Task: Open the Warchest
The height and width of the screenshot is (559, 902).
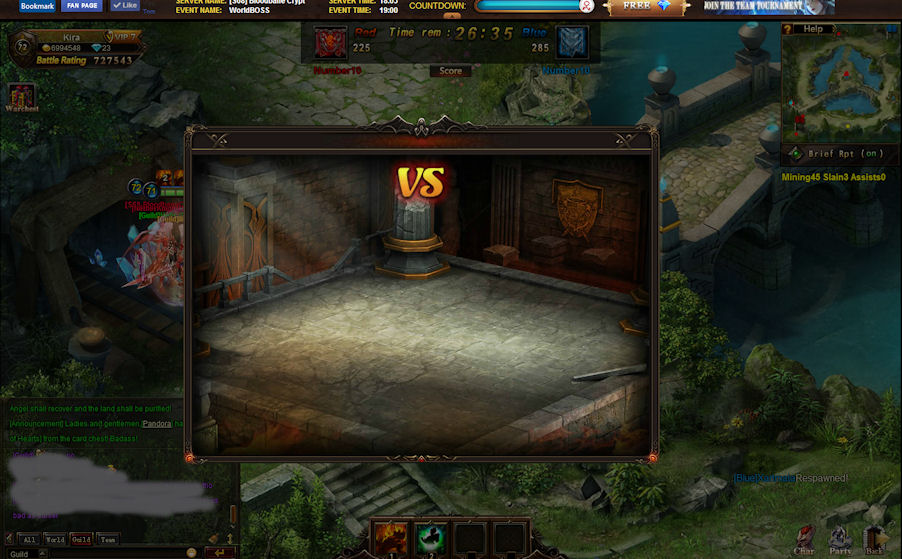Action: (x=21, y=99)
